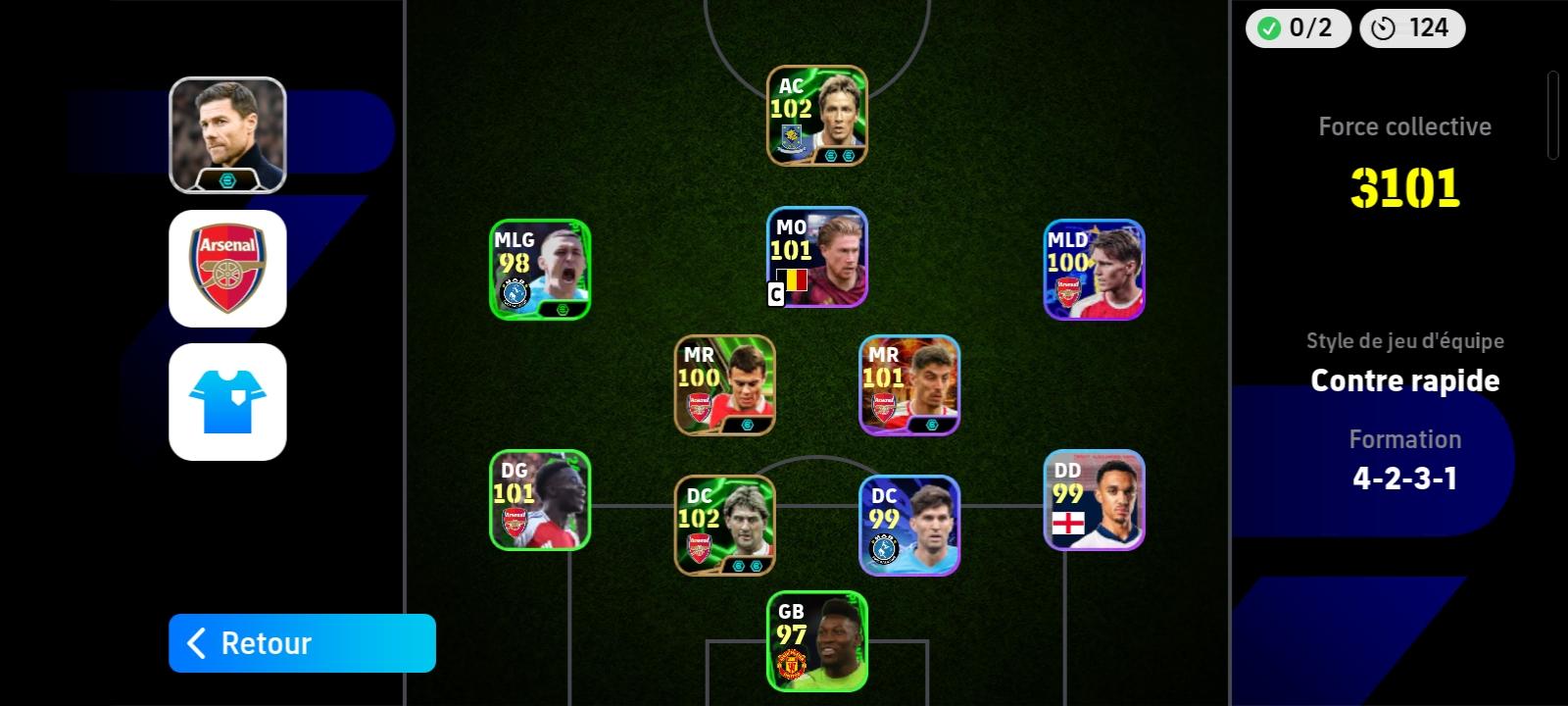Screen dimensions: 1568x706
Task: Open the 0/2 objectives checkmark badge
Action: (x=1296, y=28)
